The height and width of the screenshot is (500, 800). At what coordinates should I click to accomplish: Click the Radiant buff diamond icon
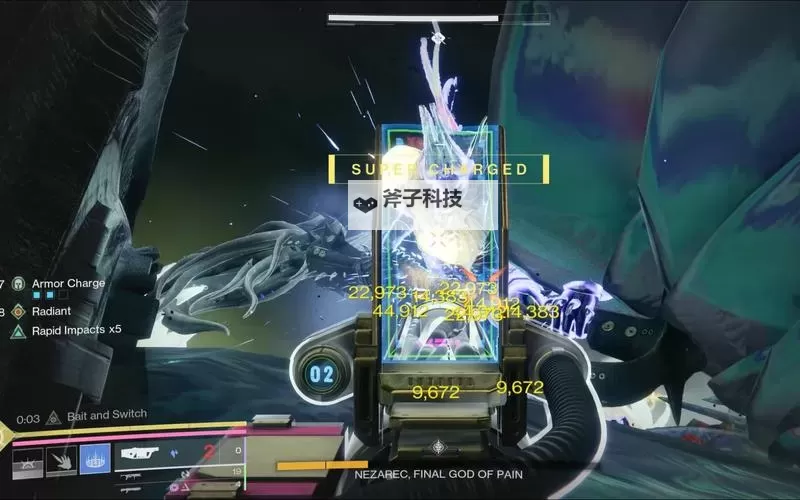18,311
